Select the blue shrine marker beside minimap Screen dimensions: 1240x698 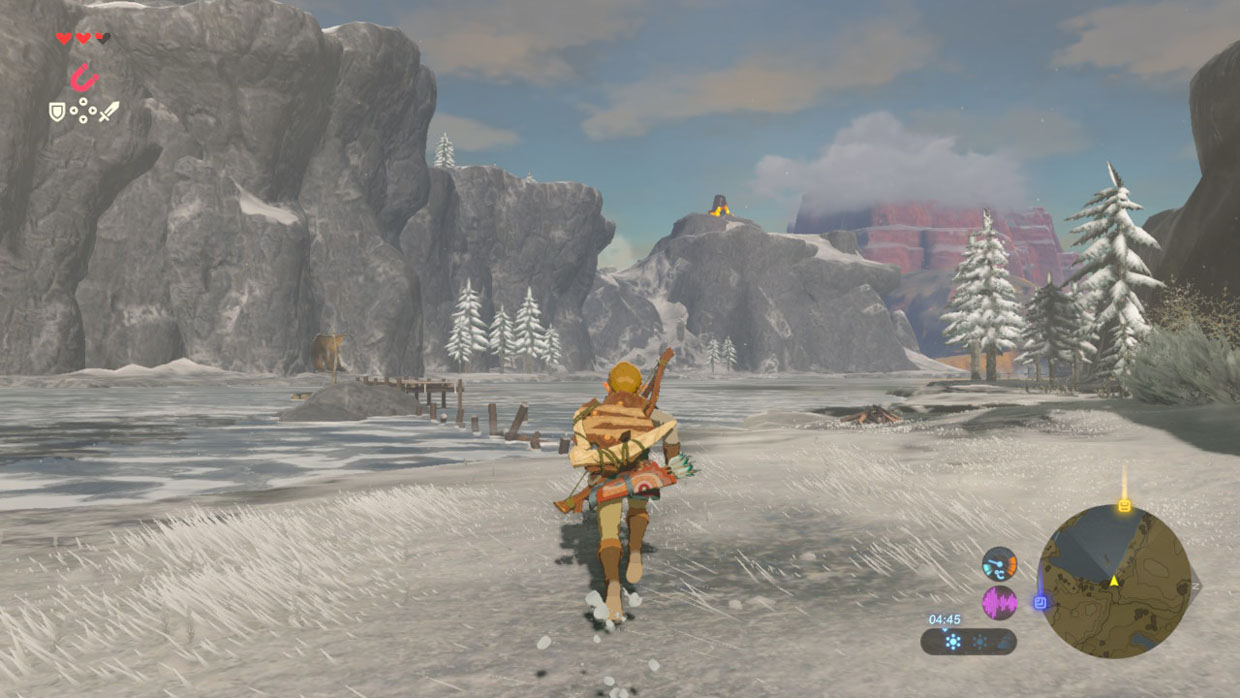(x=1041, y=602)
